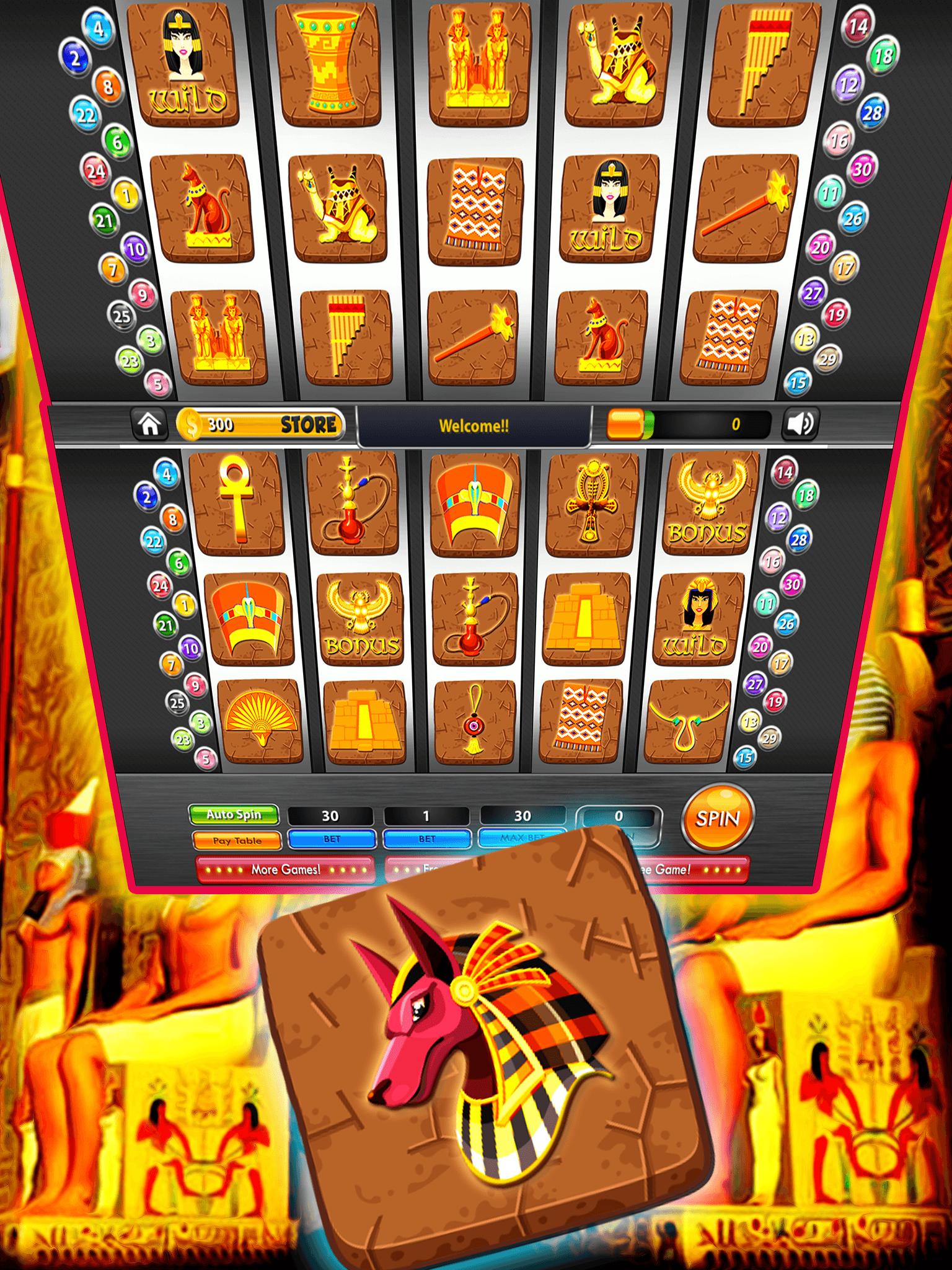Tap the Home icon in the top bar
The width and height of the screenshot is (952, 1270).
click(x=149, y=424)
